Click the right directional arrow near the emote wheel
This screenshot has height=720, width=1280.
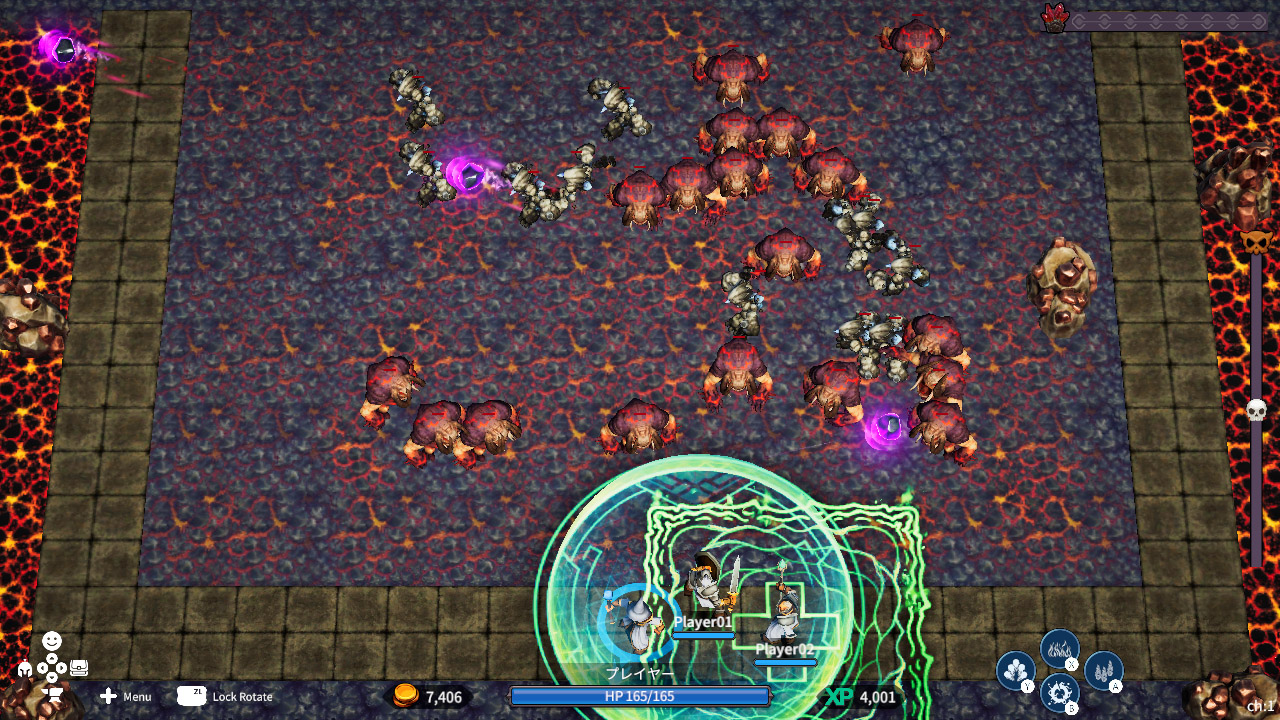[62, 667]
